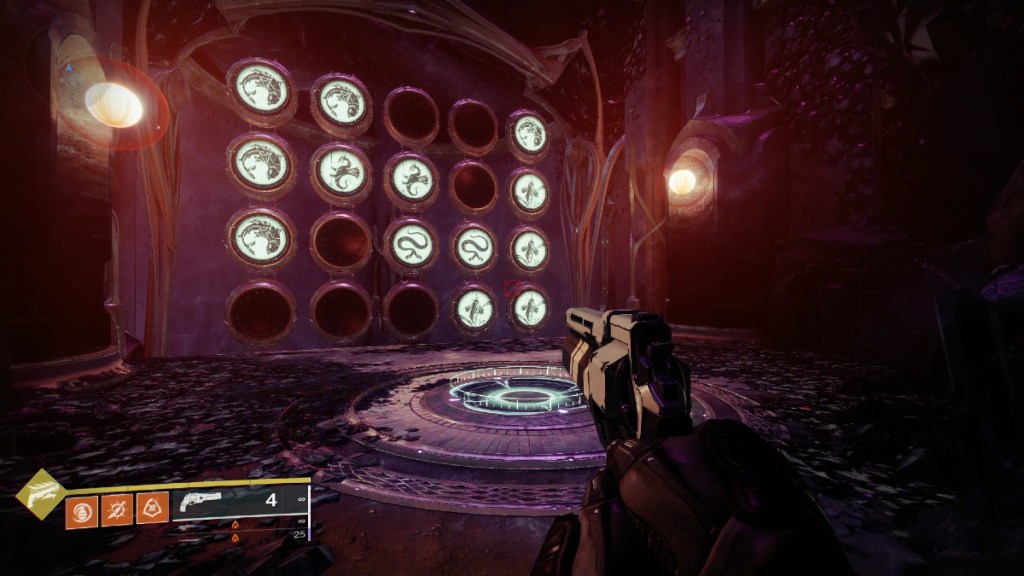This screenshot has width=1024, height=576.
Task: Trigger the third orange class ability icon
Action: point(152,510)
